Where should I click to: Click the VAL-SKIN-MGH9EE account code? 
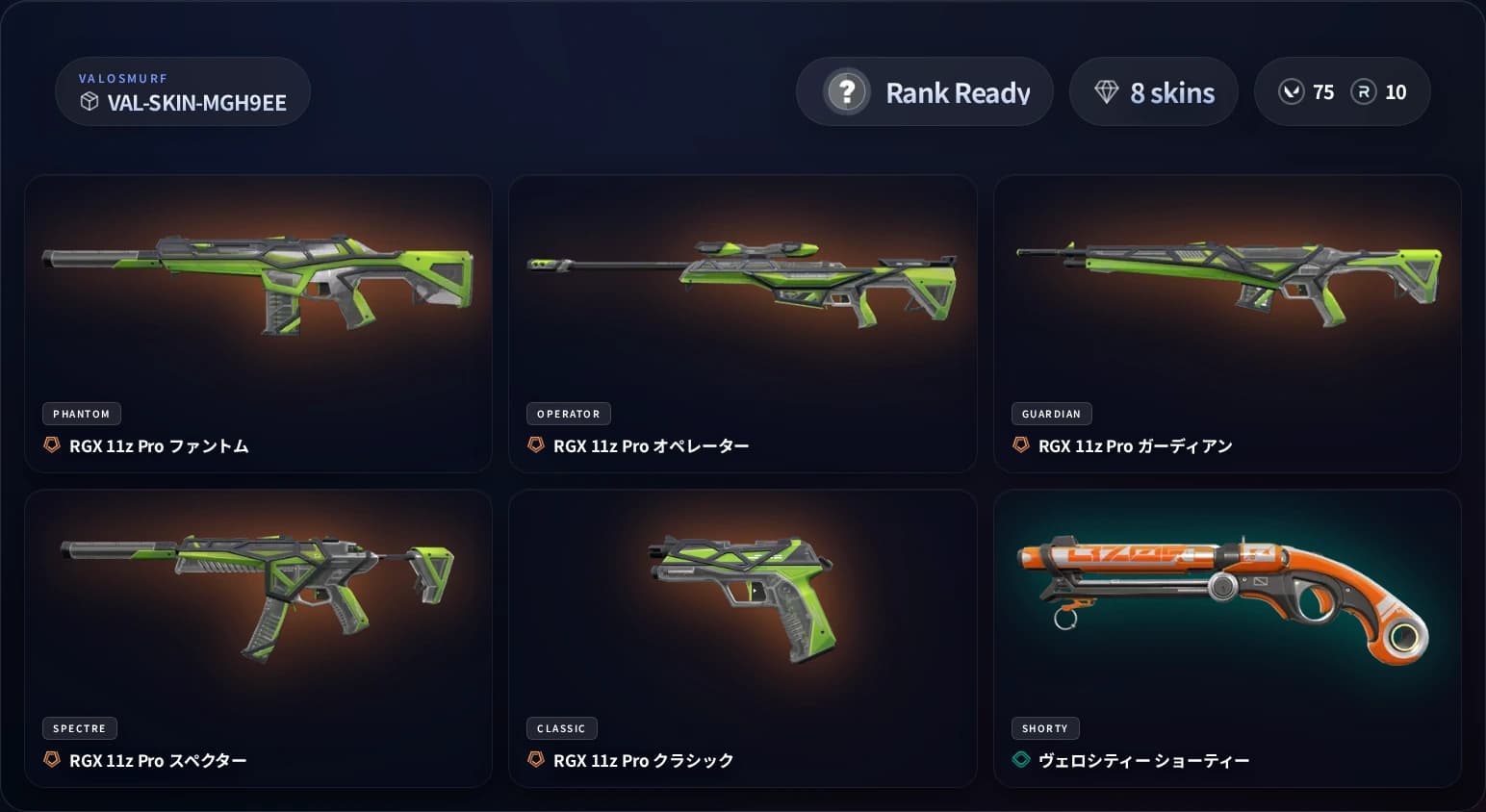(x=196, y=103)
